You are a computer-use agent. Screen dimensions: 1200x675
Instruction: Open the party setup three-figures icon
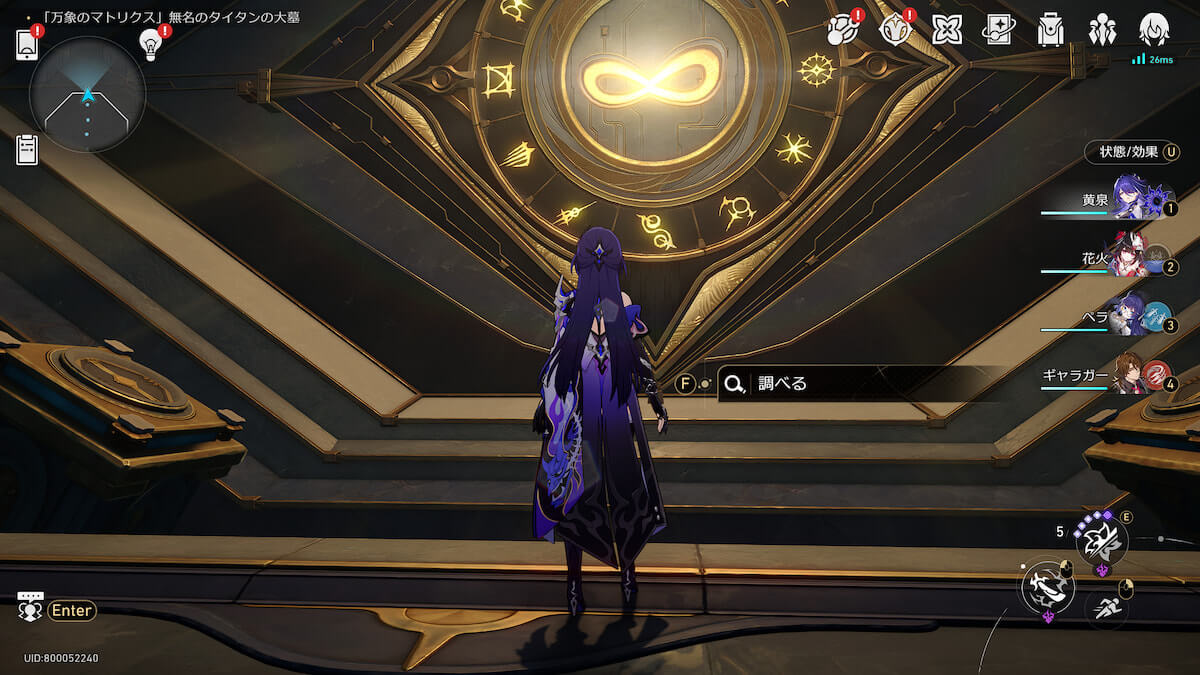[1103, 30]
